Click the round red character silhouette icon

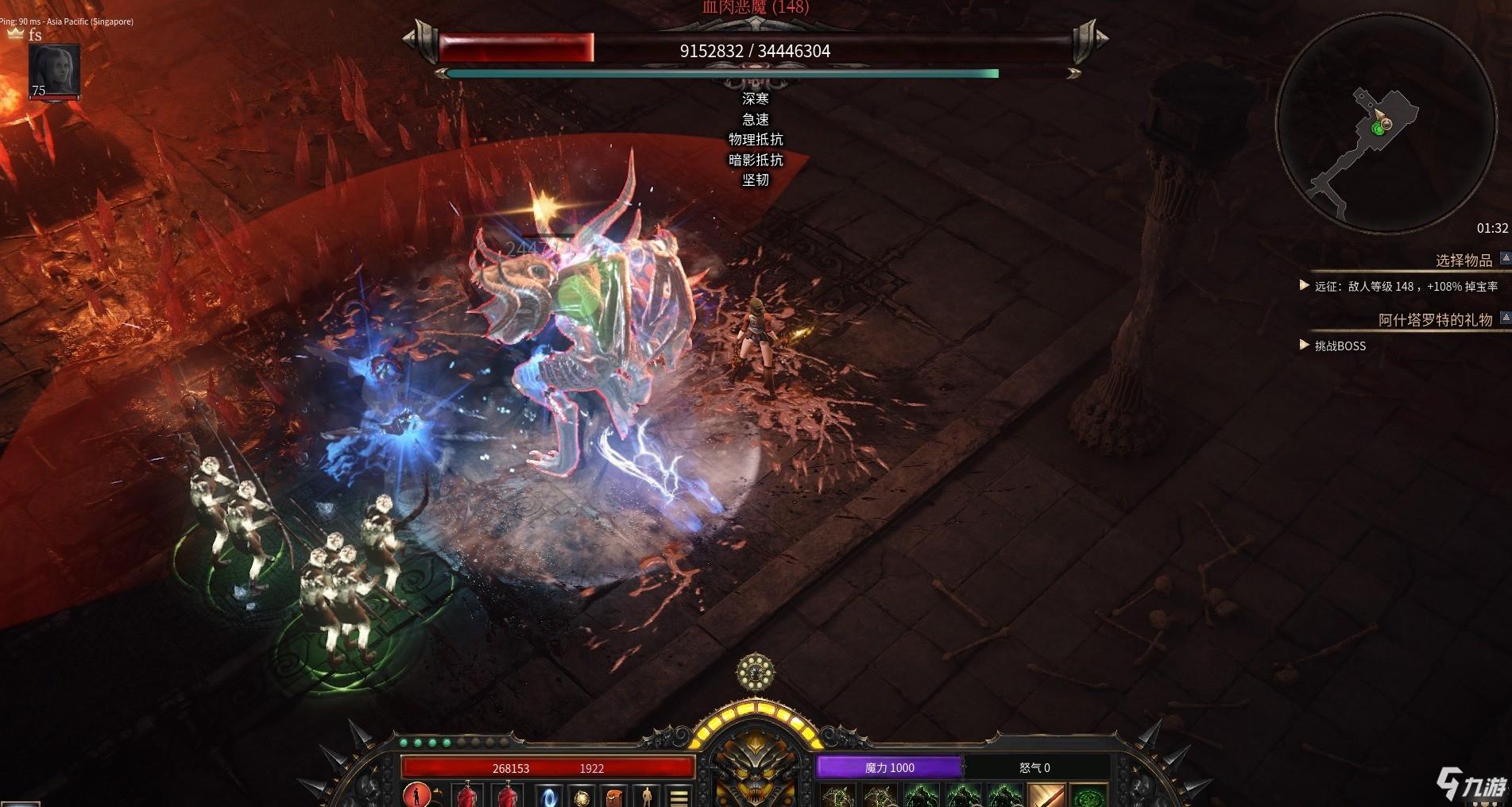pos(416,795)
